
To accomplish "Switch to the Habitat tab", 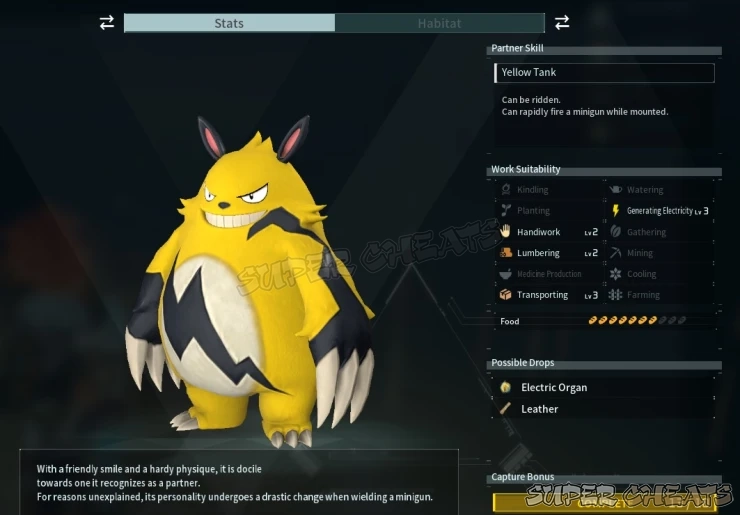I will pos(439,23).
